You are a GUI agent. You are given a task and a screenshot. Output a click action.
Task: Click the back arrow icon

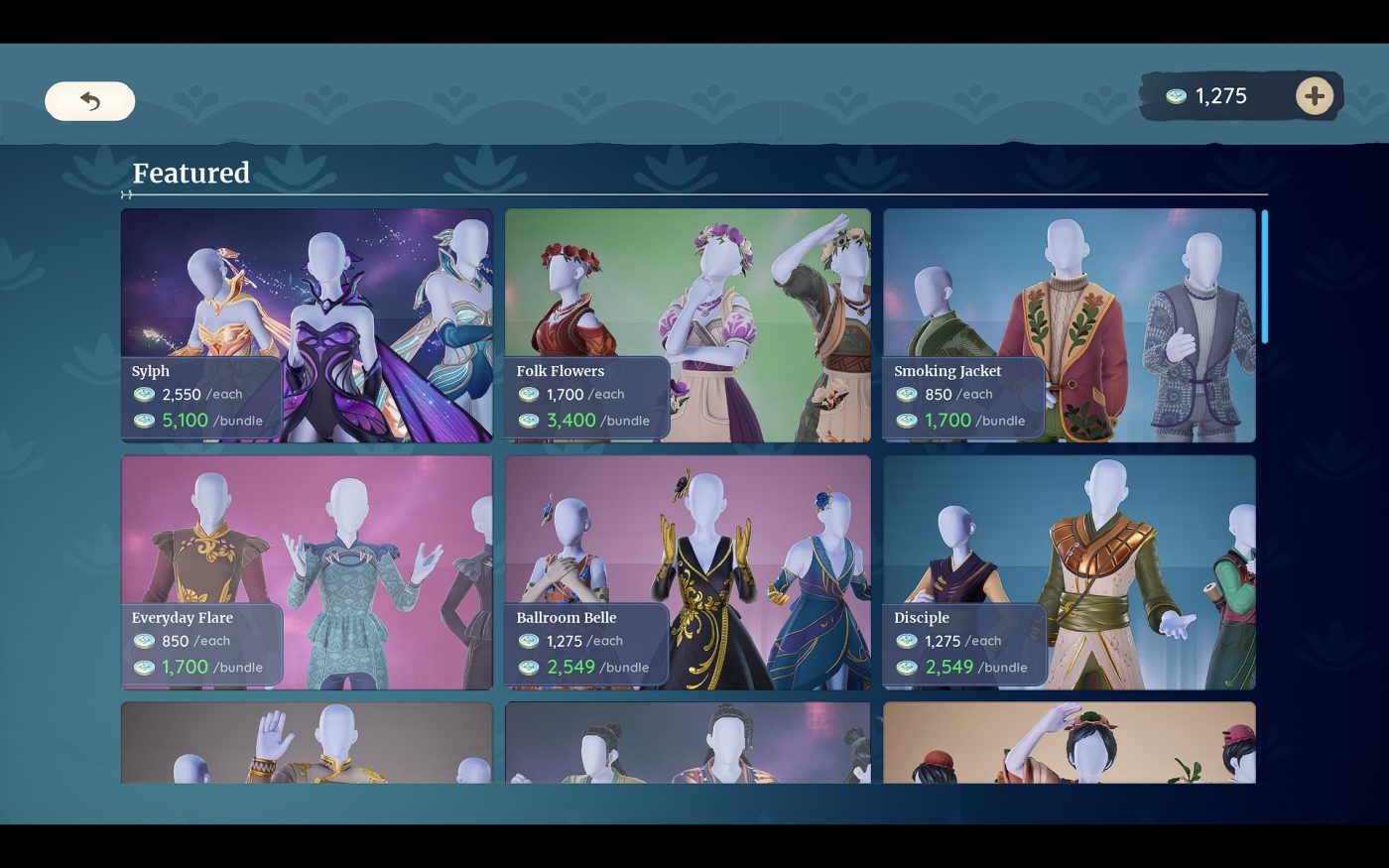click(89, 100)
